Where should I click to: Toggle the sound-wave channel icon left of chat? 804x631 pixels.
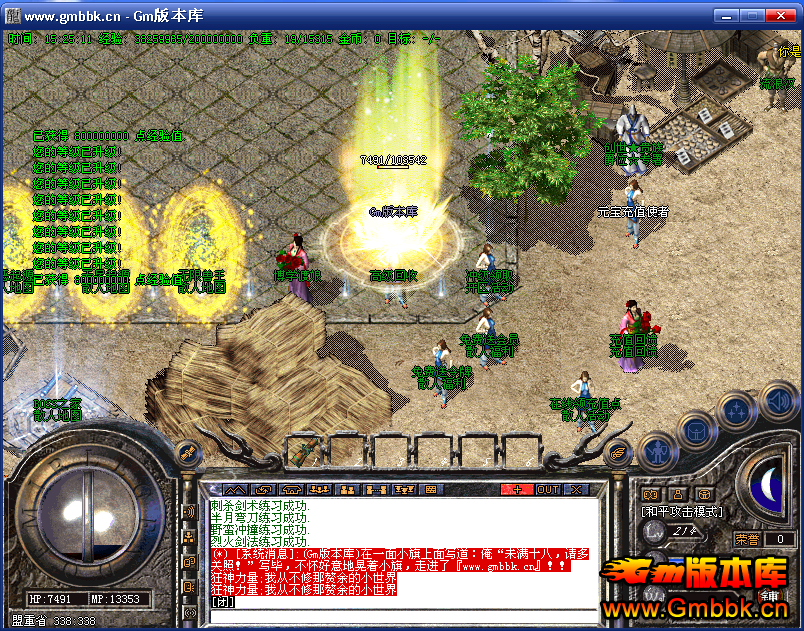pos(188,513)
